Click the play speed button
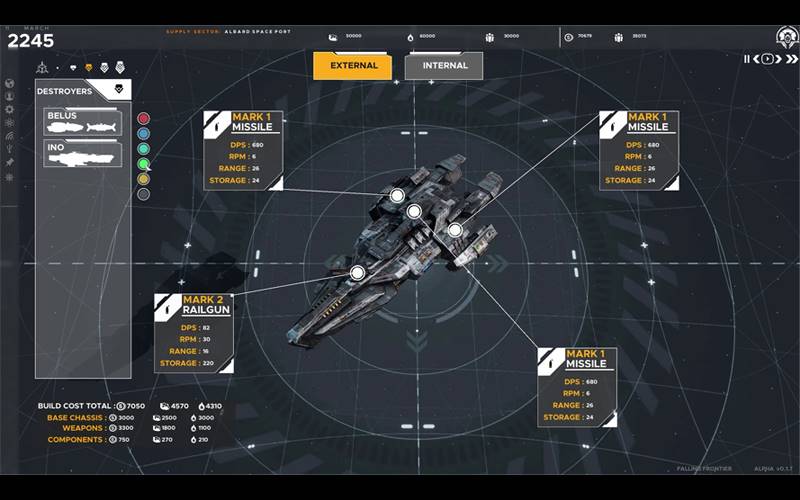The width and height of the screenshot is (800, 500). (x=767, y=59)
